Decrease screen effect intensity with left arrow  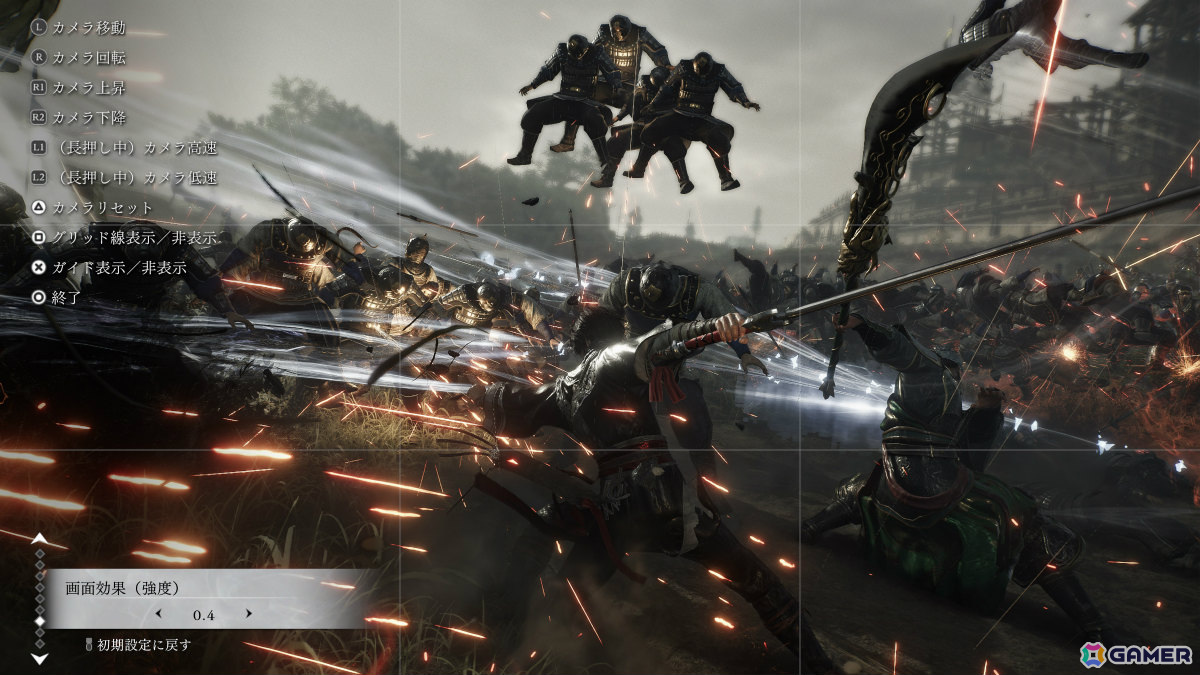point(157,613)
